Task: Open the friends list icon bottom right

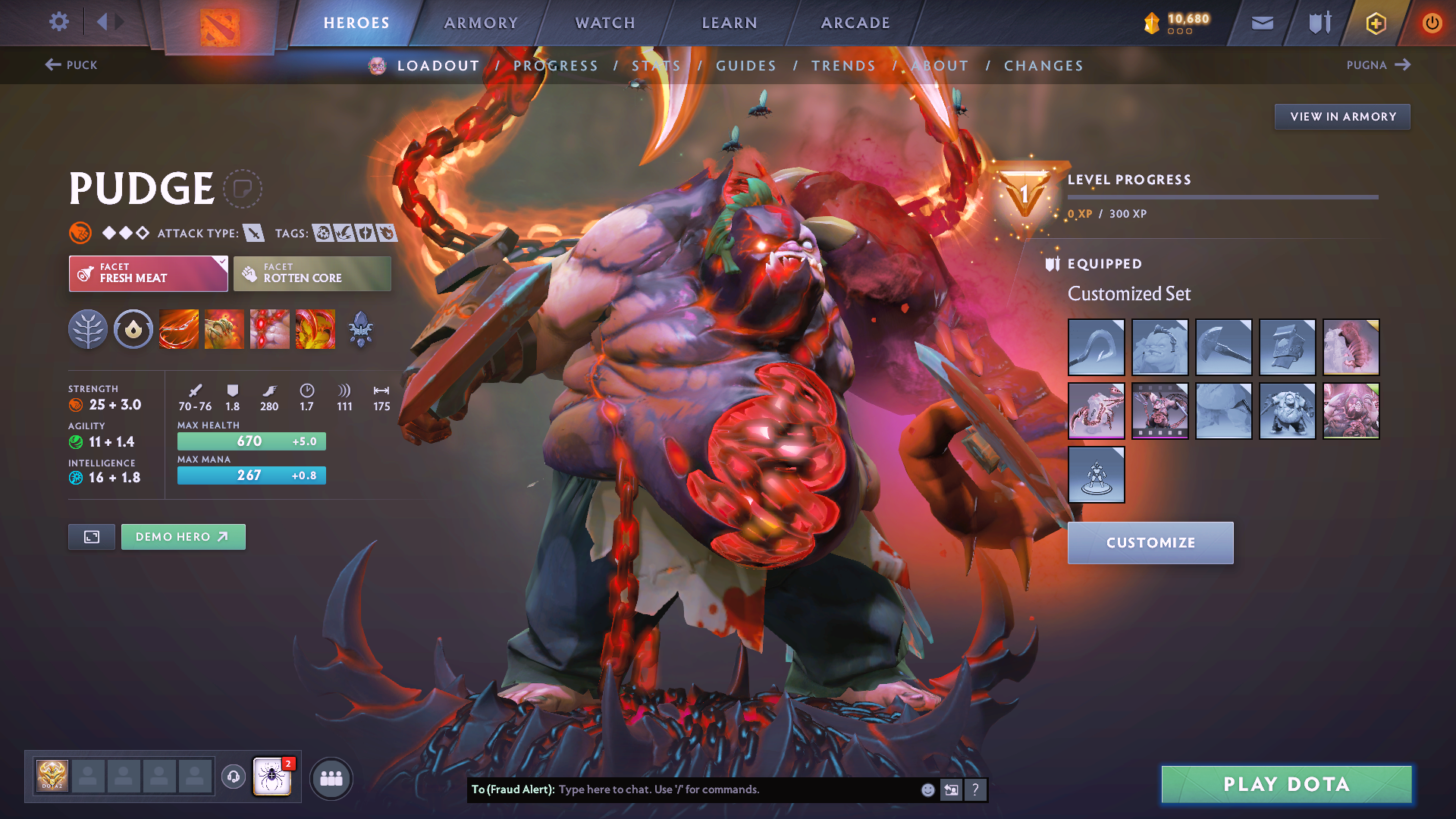Action: tap(331, 777)
